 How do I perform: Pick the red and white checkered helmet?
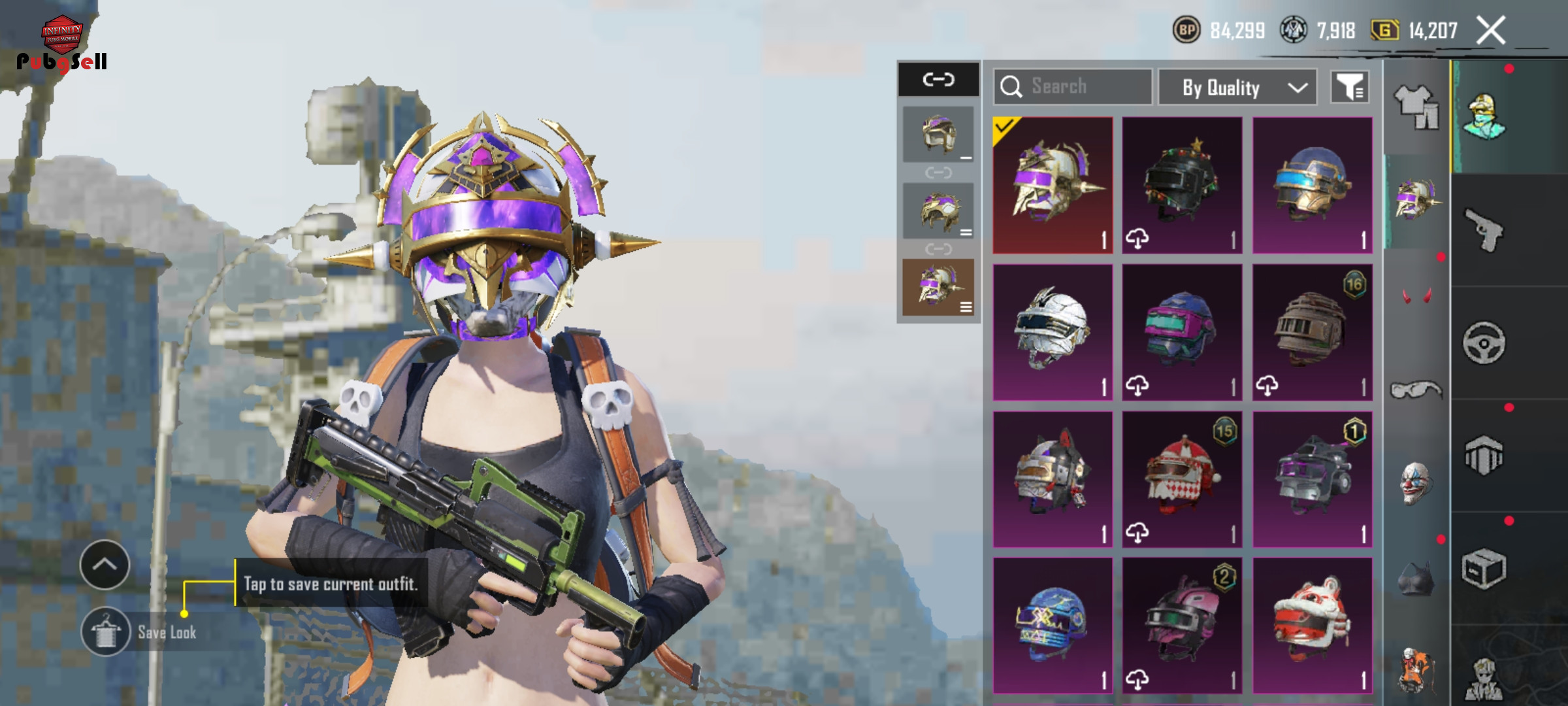point(1182,479)
